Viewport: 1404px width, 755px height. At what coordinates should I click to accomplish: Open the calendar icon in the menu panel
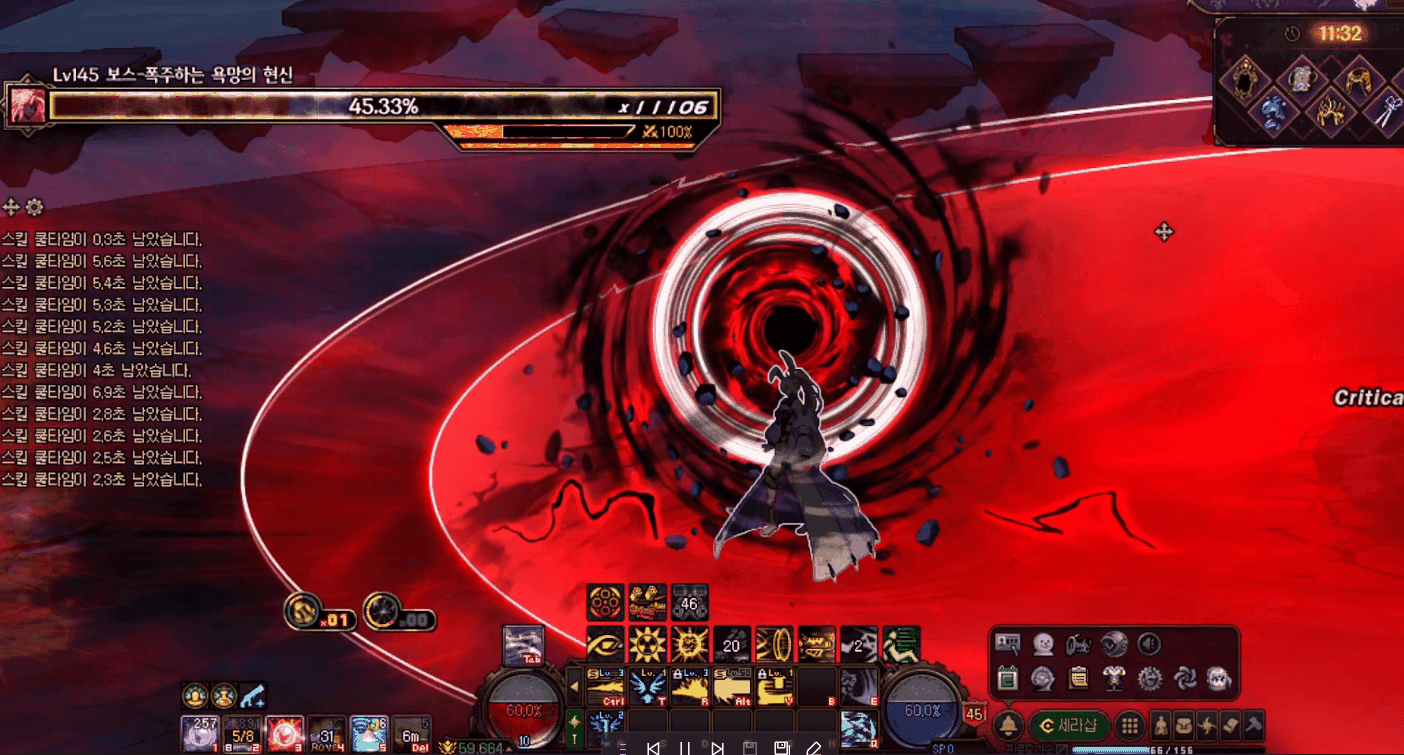[x=1008, y=679]
